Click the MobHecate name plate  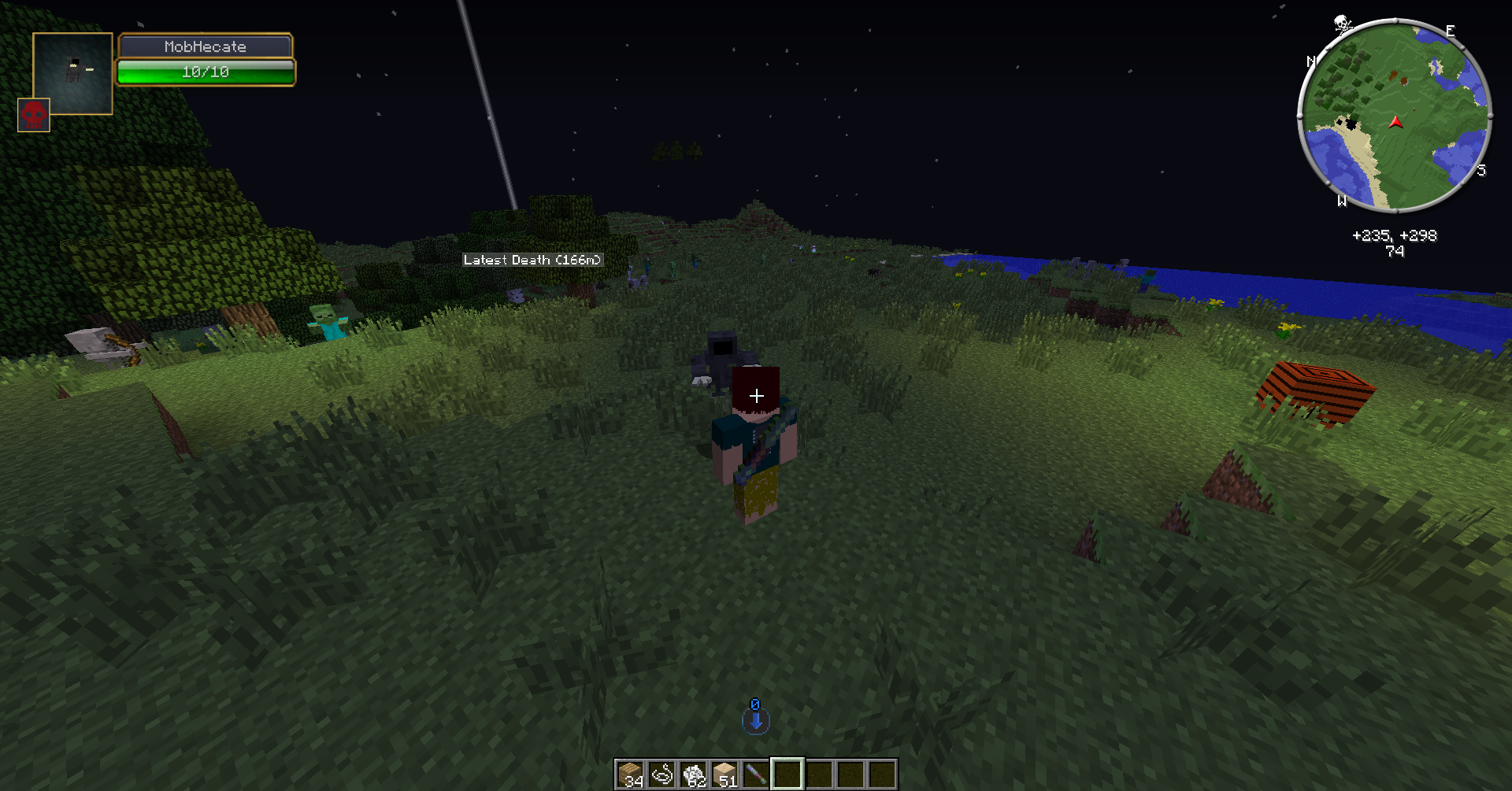tap(206, 46)
